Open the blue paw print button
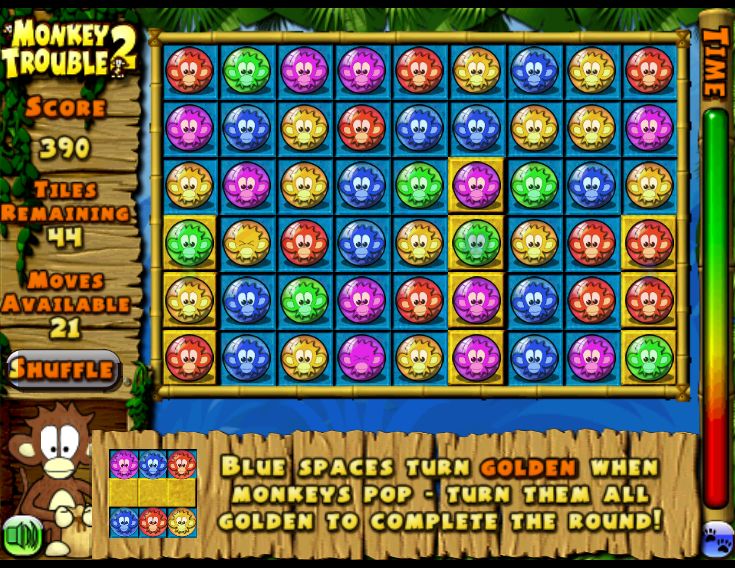The height and width of the screenshot is (568, 735). 718,538
